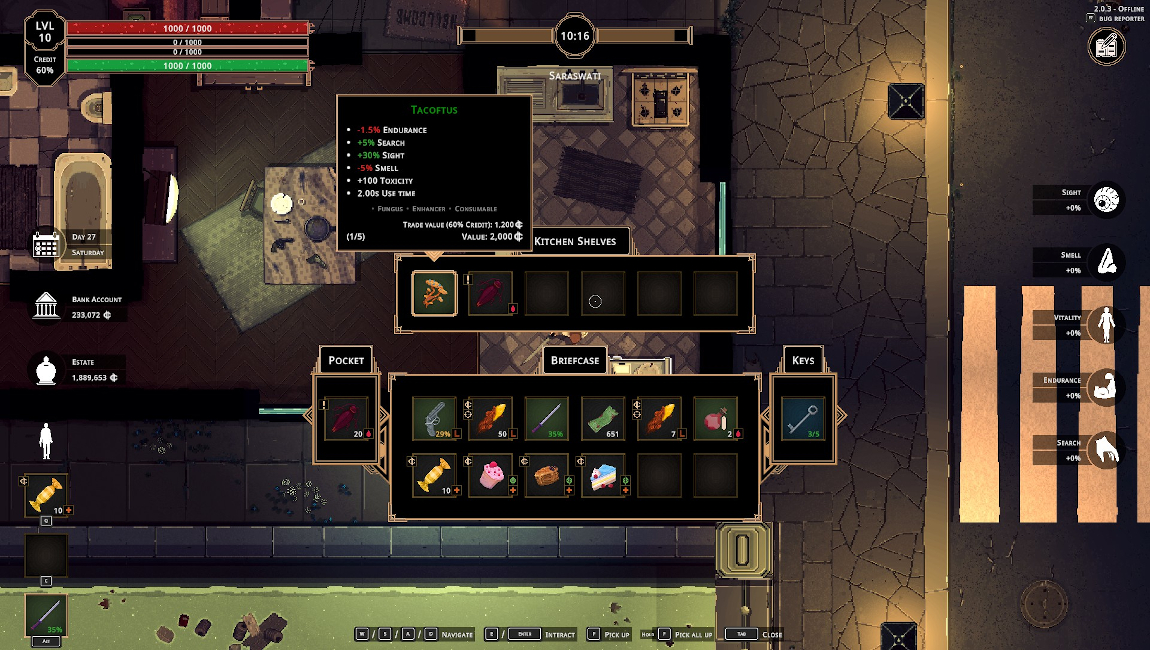1150x650 pixels.
Task: Click the Bank Account building icon
Action: click(x=46, y=307)
